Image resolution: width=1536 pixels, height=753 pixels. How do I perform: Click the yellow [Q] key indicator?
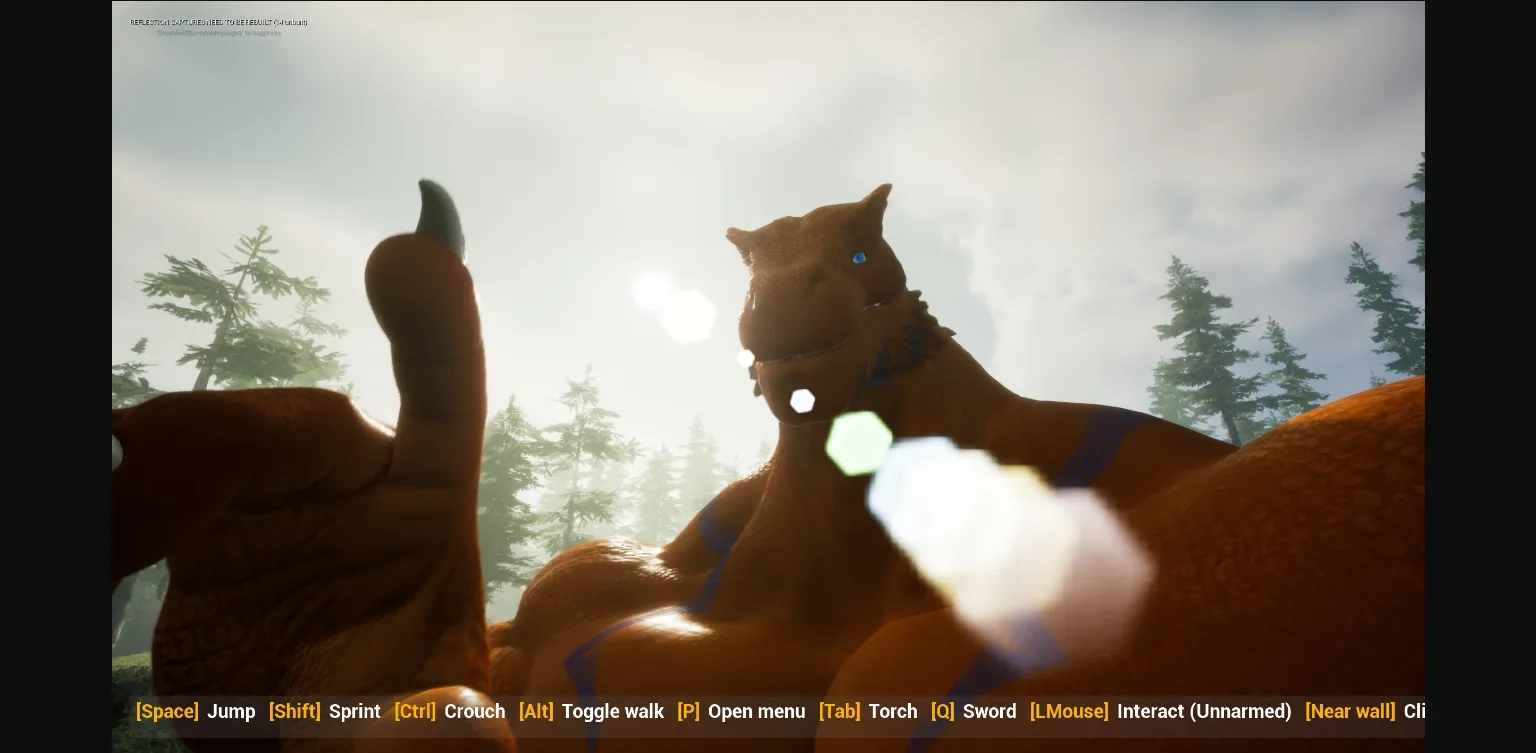point(942,711)
